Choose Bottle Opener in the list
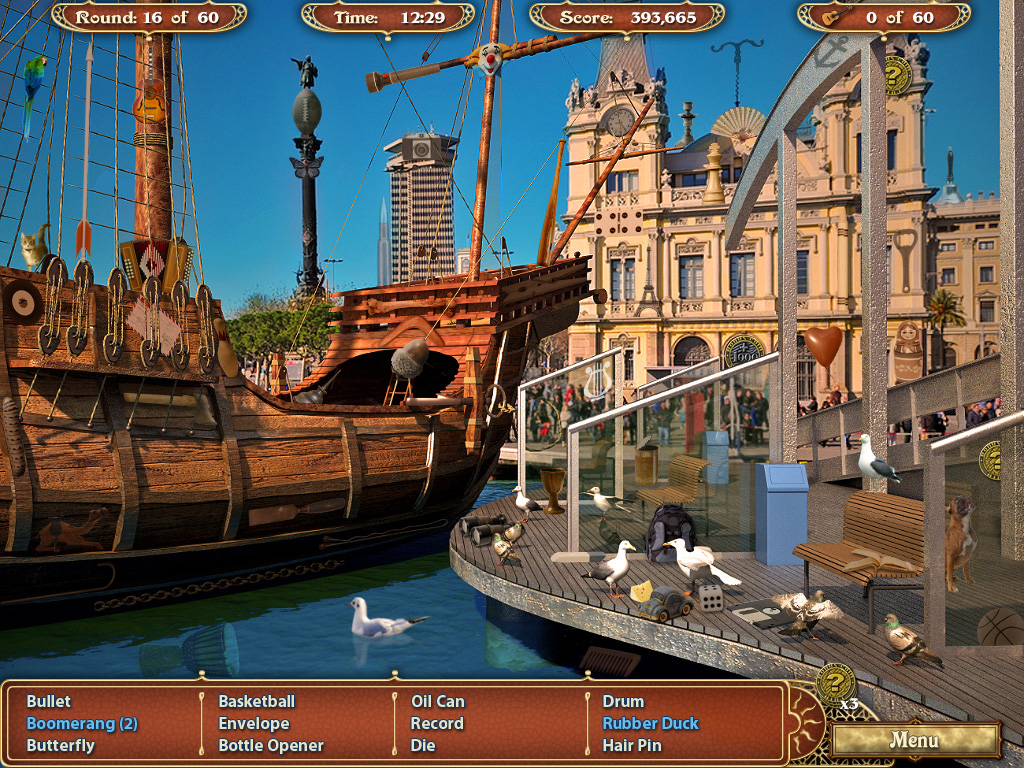The image size is (1024, 768). [271, 745]
